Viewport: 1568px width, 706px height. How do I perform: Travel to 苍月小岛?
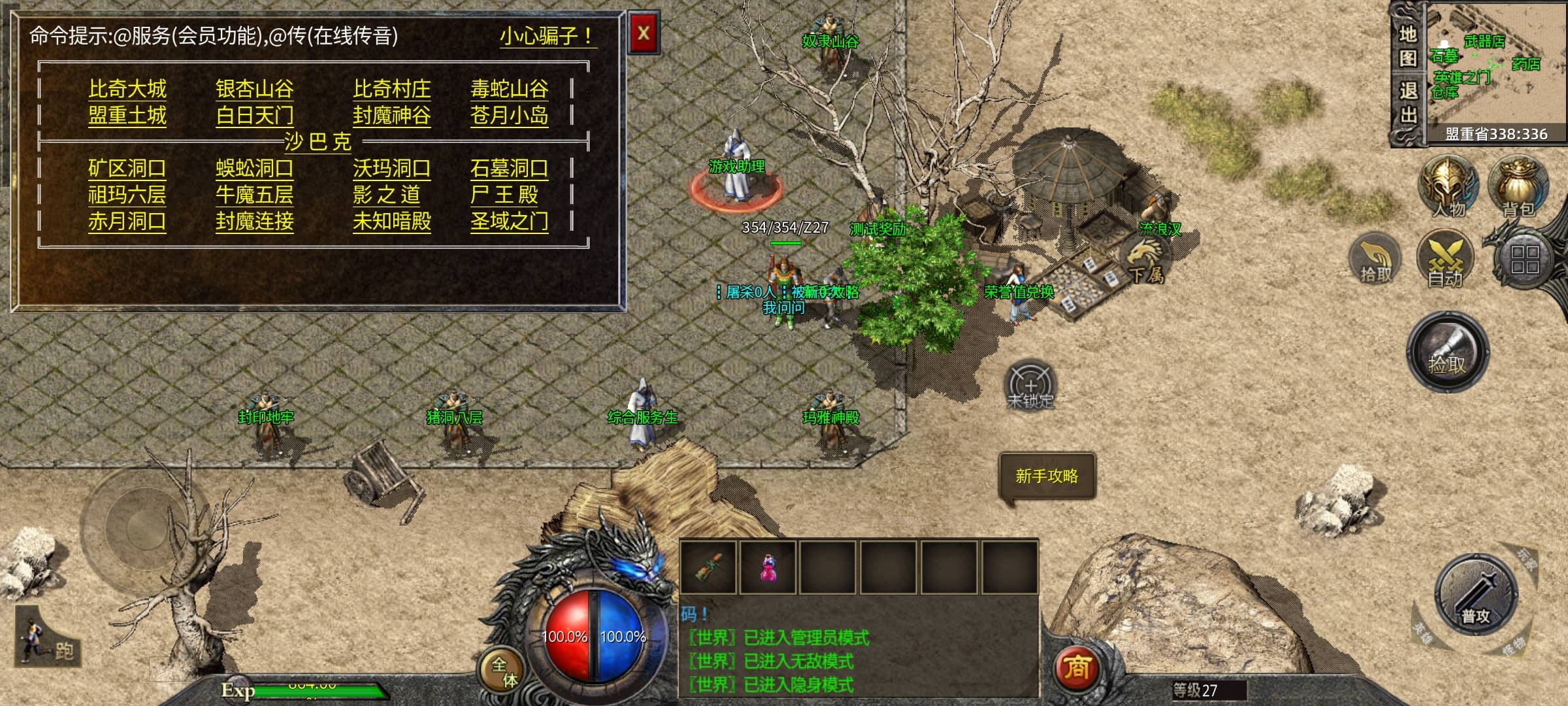point(509,116)
